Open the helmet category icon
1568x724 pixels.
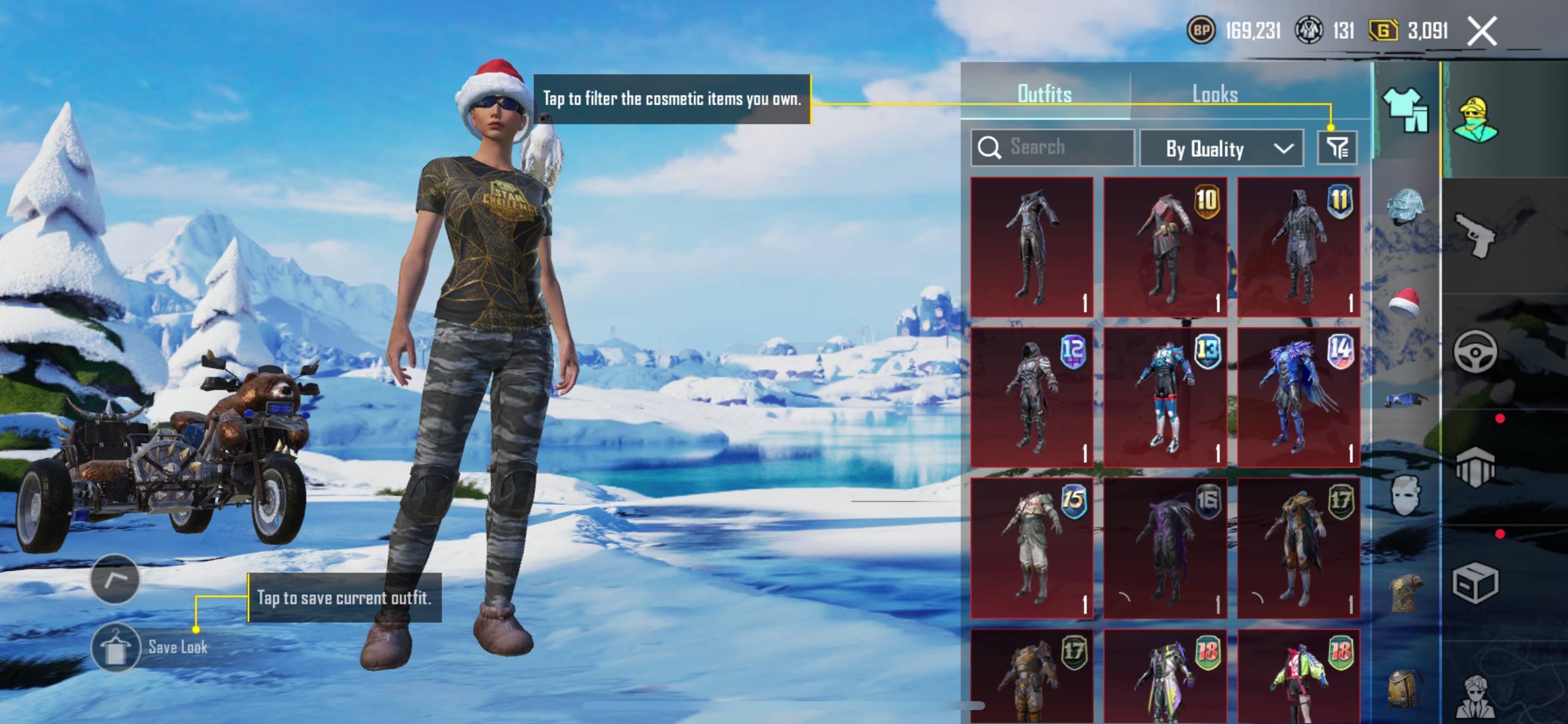[1405, 207]
